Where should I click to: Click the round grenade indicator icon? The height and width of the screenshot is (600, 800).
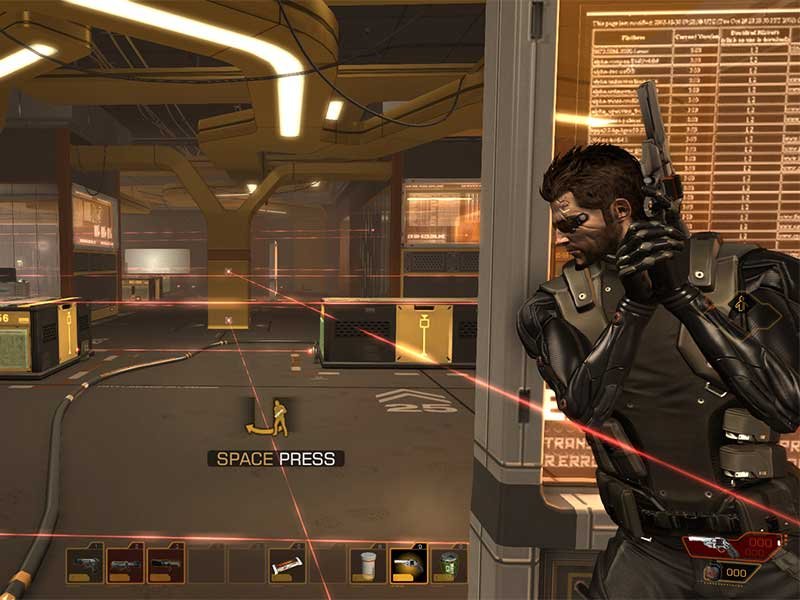coord(711,572)
